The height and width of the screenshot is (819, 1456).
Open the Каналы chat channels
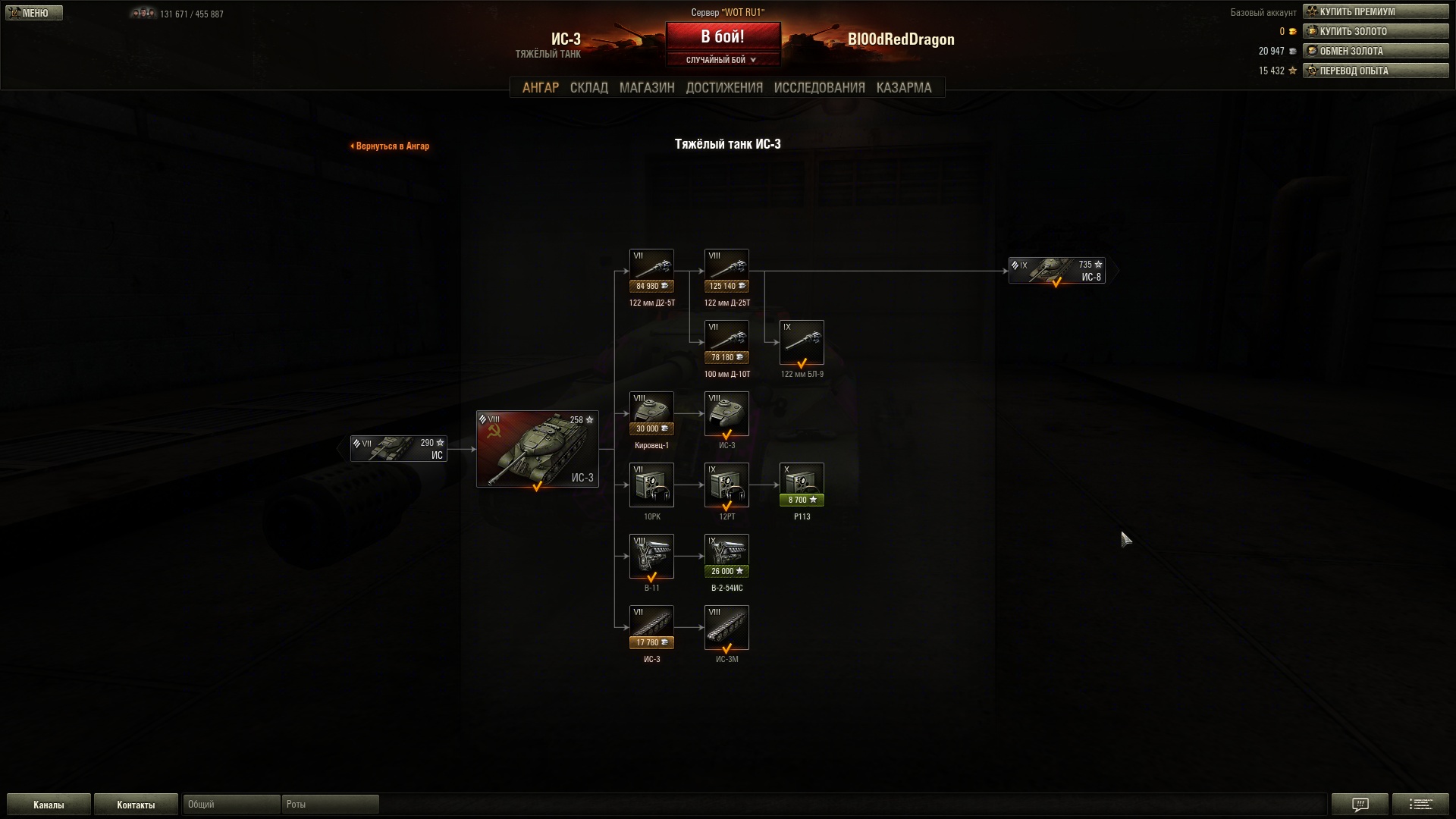[x=49, y=805]
